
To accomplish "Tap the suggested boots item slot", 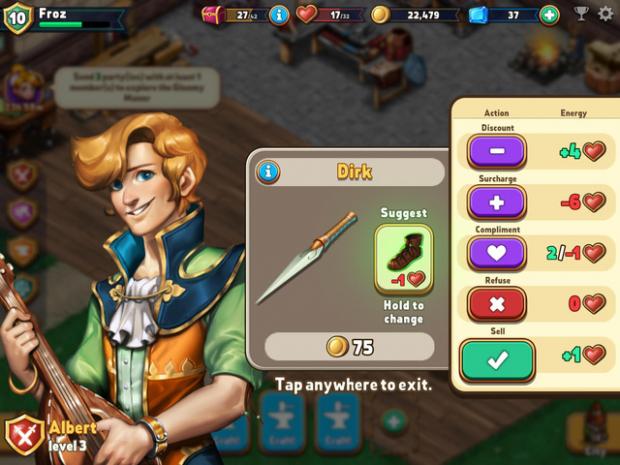I will pyautogui.click(x=403, y=259).
